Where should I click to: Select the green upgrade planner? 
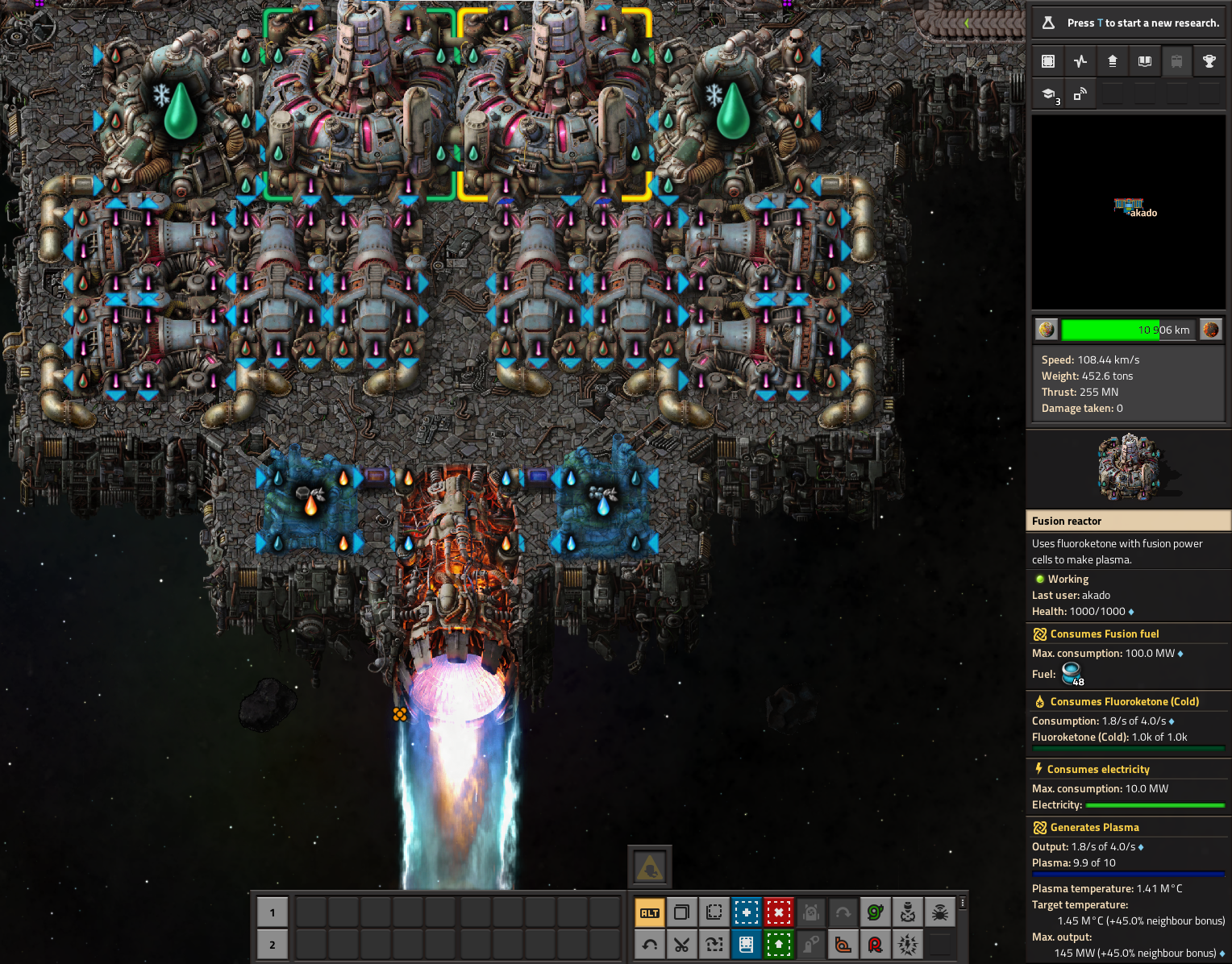[x=779, y=944]
